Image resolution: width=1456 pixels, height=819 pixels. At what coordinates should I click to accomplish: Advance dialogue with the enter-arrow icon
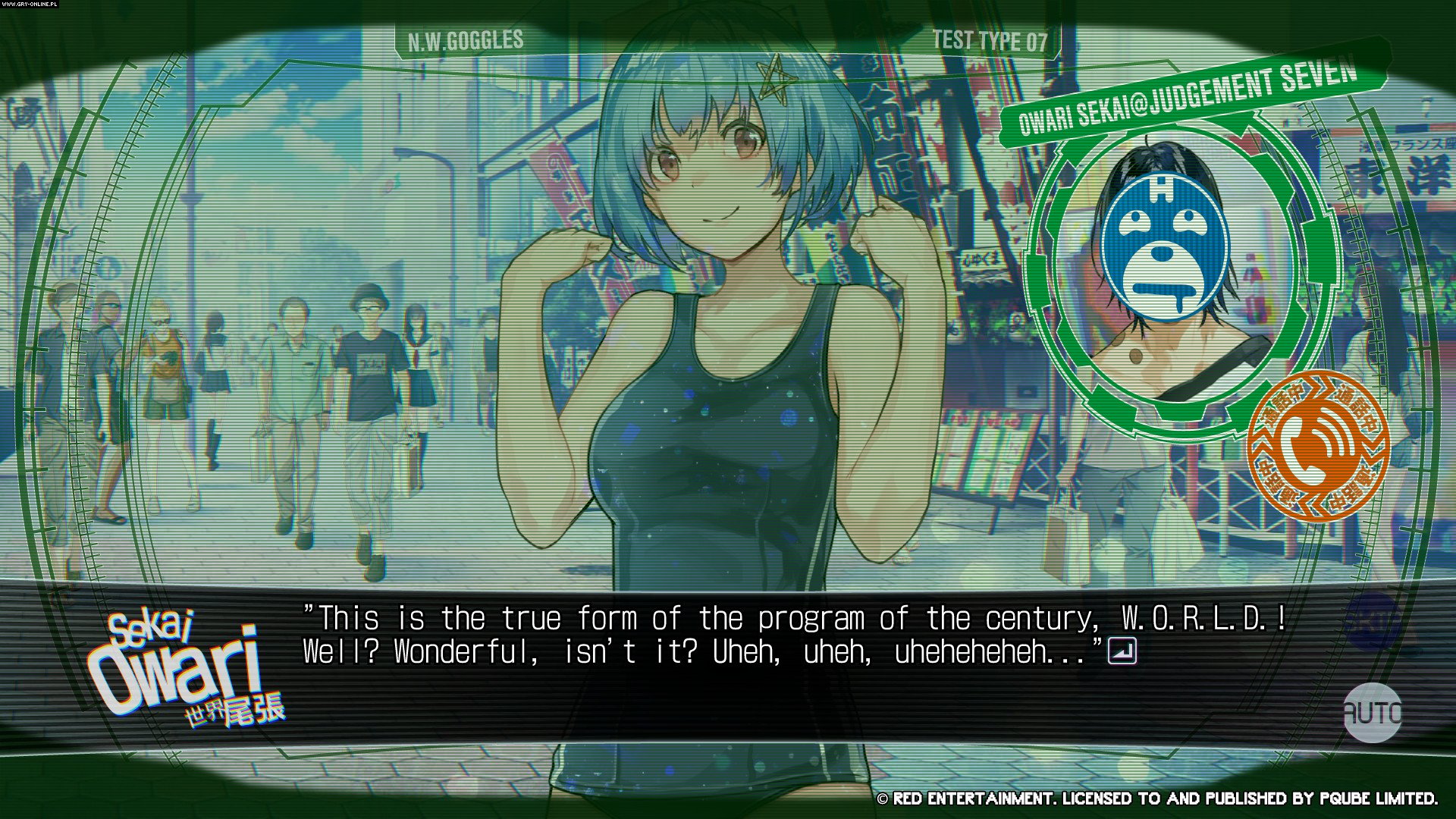click(x=1122, y=651)
